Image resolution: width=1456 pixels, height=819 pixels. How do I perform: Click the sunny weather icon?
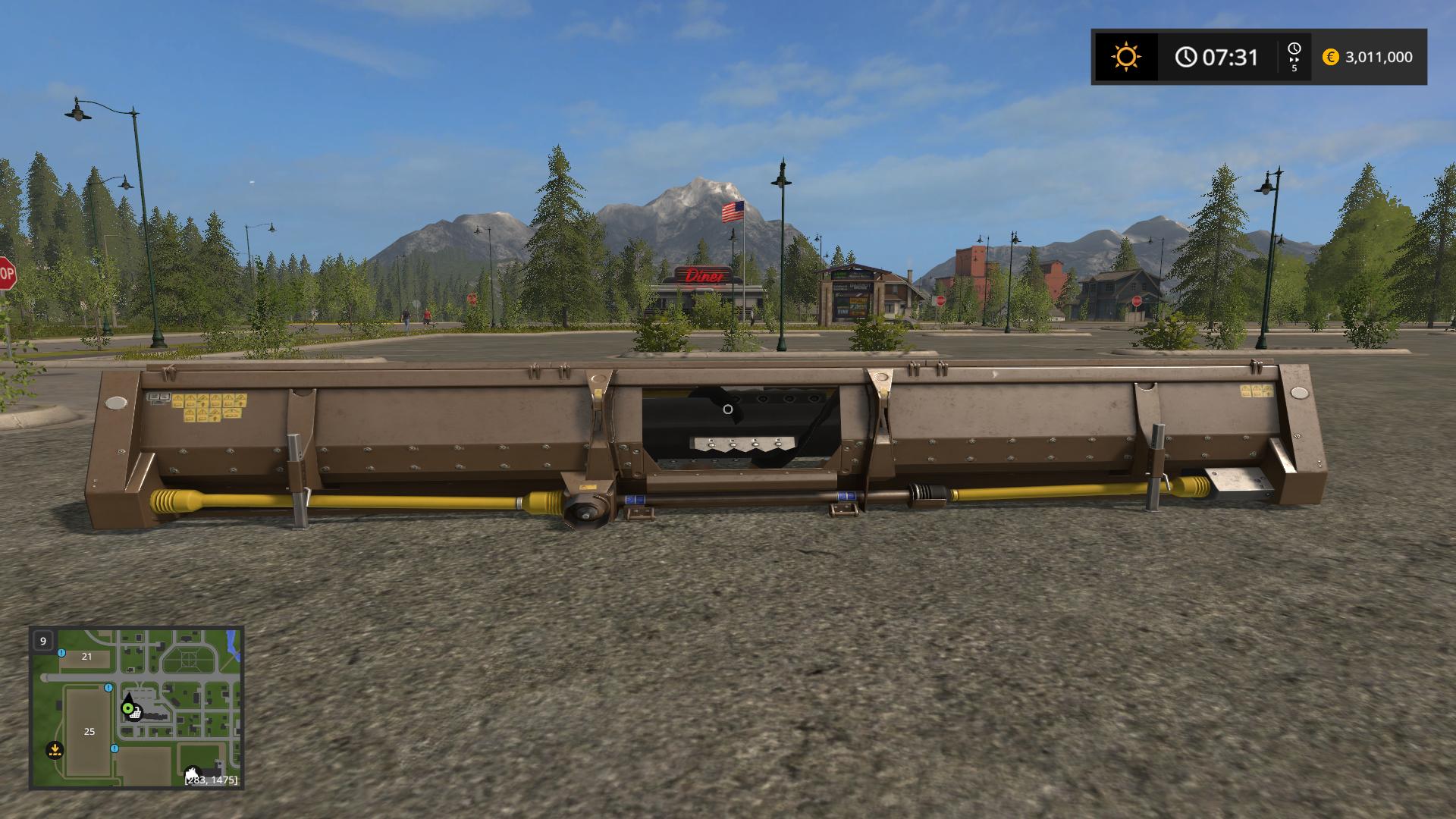pyautogui.click(x=1125, y=57)
